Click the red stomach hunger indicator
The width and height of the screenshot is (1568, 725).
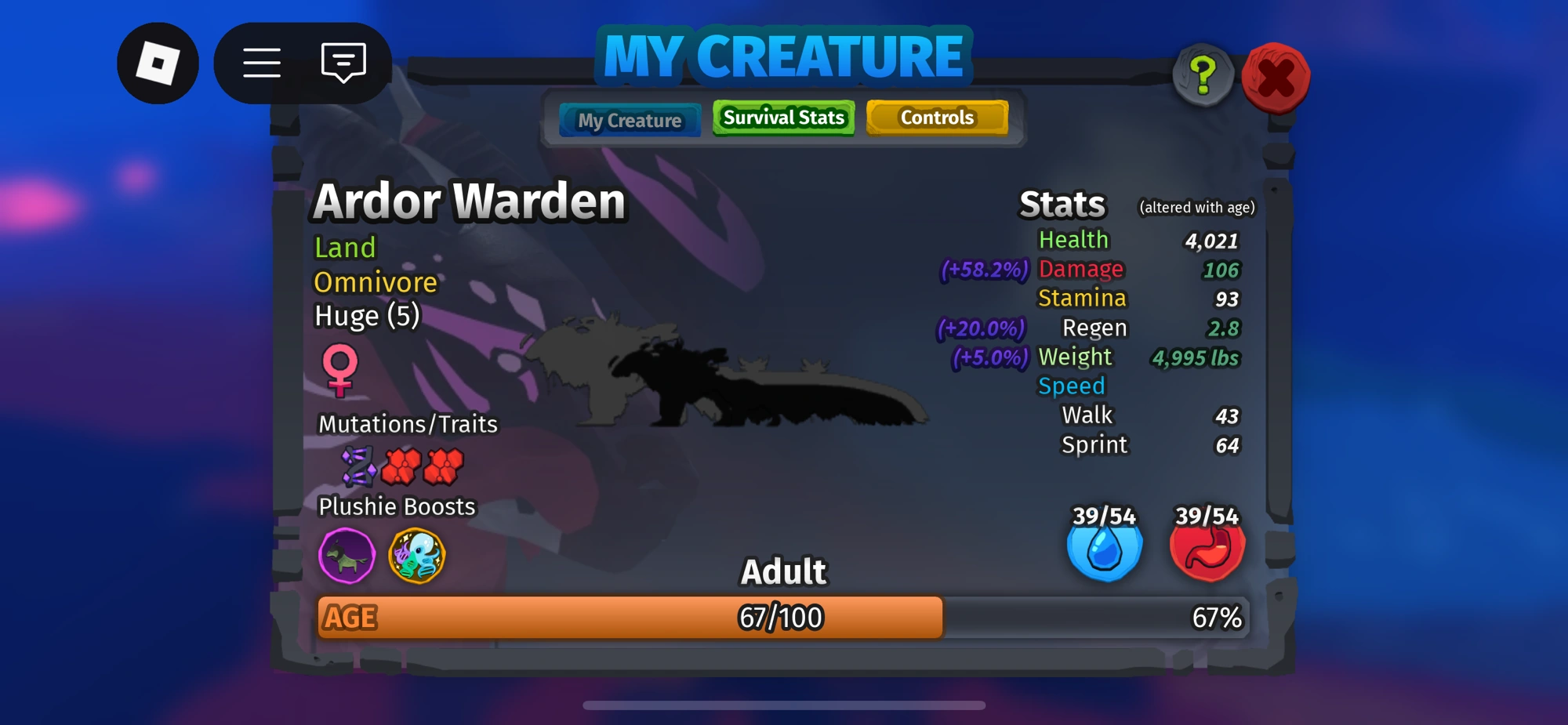1208,549
